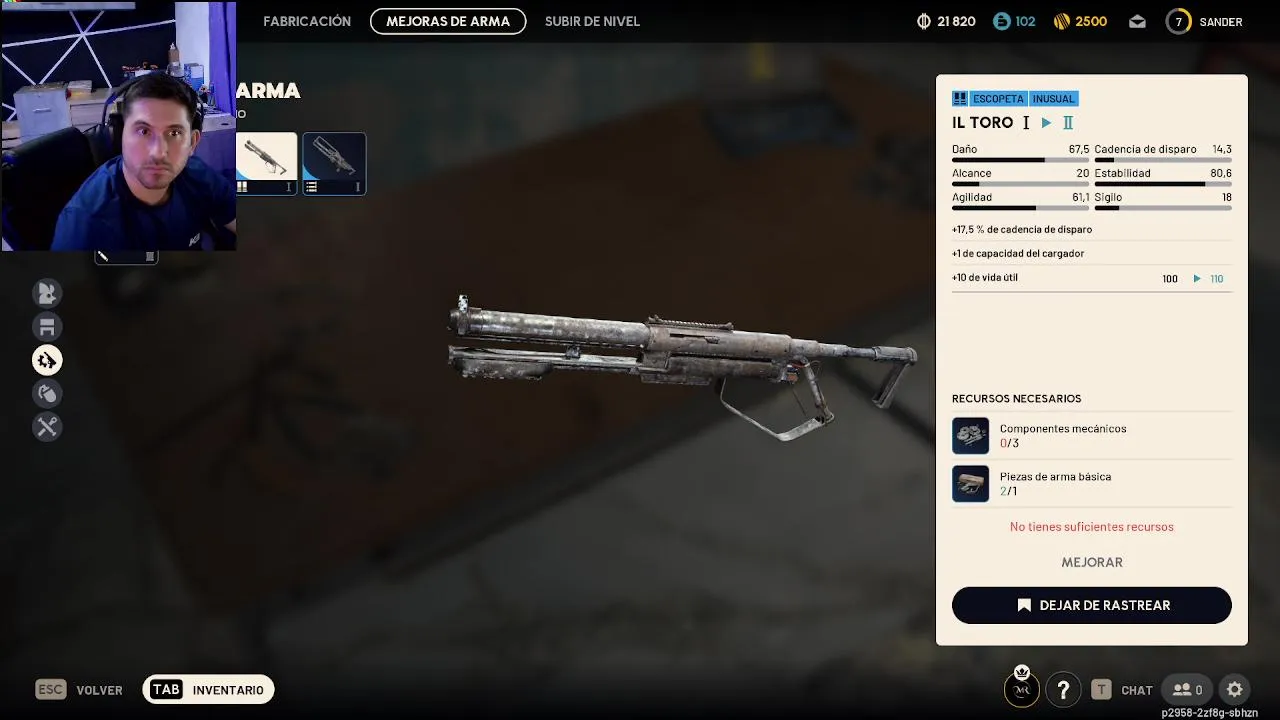Open the Subir de Nivel tab
This screenshot has width=1280, height=720.
tap(592, 21)
